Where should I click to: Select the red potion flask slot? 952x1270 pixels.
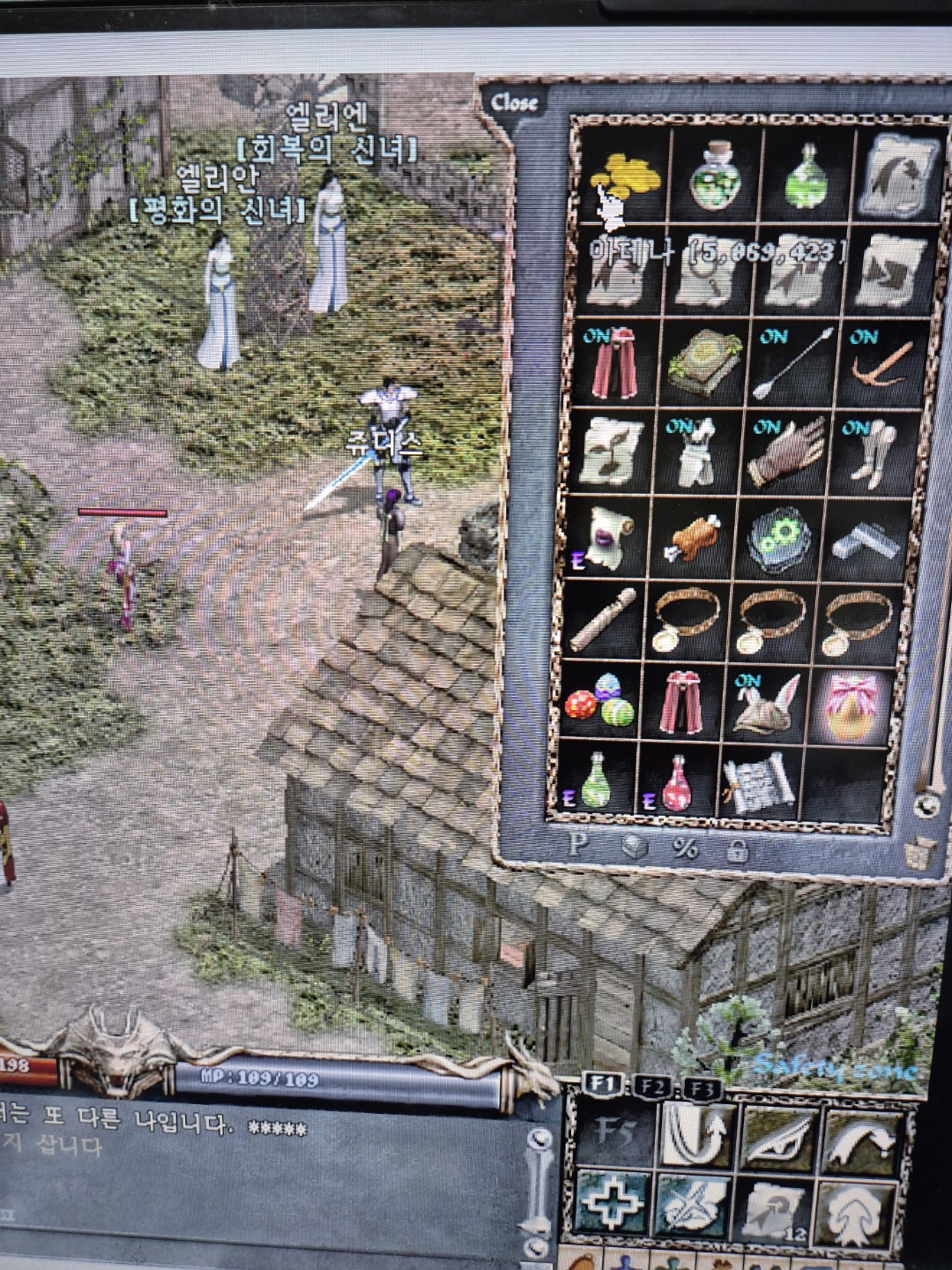[x=676, y=783]
